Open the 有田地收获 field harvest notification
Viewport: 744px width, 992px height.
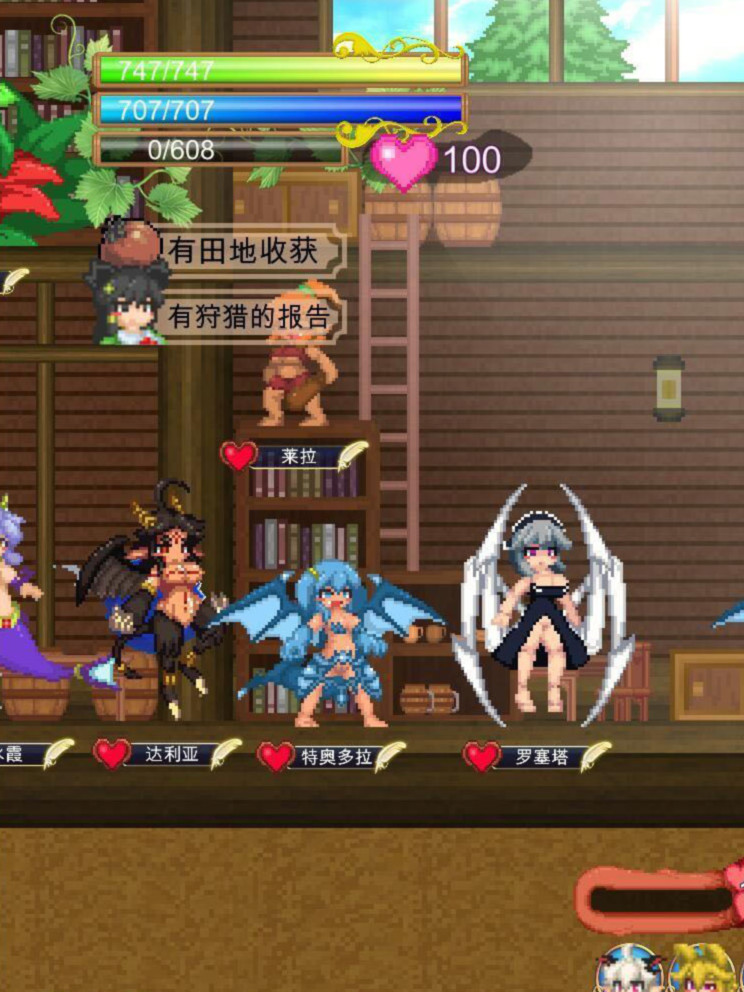click(248, 251)
